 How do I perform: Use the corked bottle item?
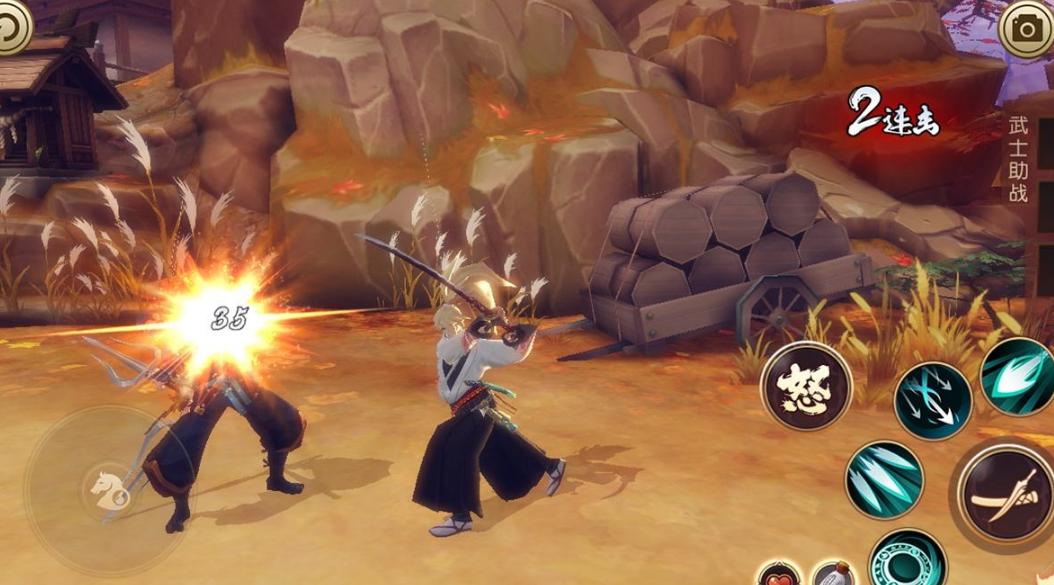832,574
